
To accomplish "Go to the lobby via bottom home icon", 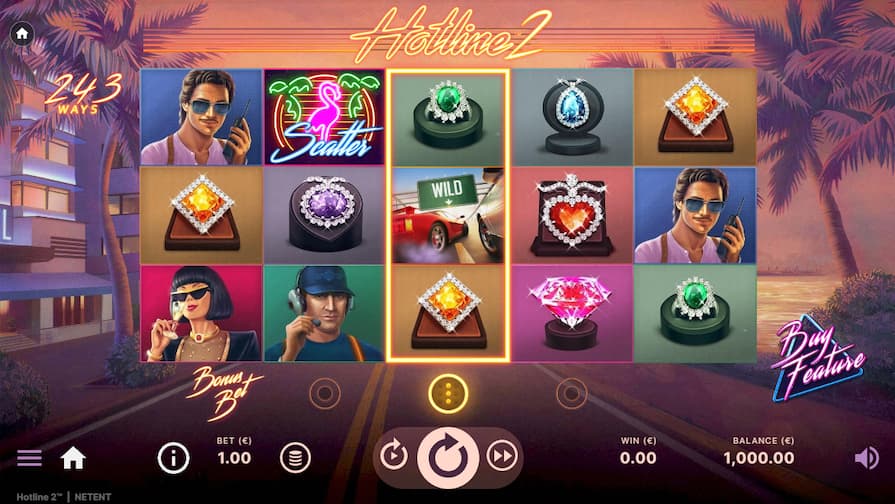I will coord(73,458).
